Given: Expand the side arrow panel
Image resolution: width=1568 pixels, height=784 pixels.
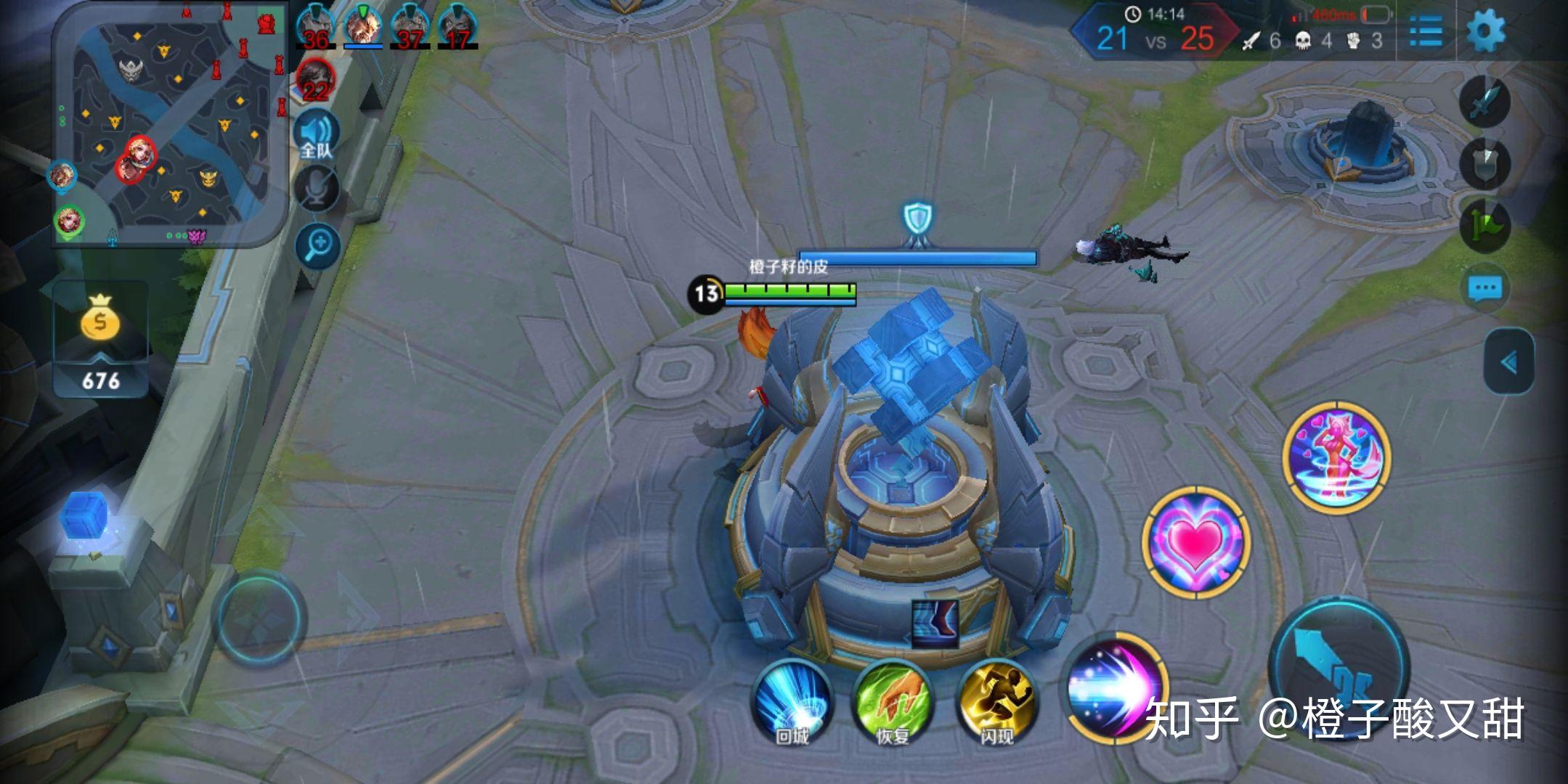Looking at the screenshot, I should pyautogui.click(x=1509, y=362).
